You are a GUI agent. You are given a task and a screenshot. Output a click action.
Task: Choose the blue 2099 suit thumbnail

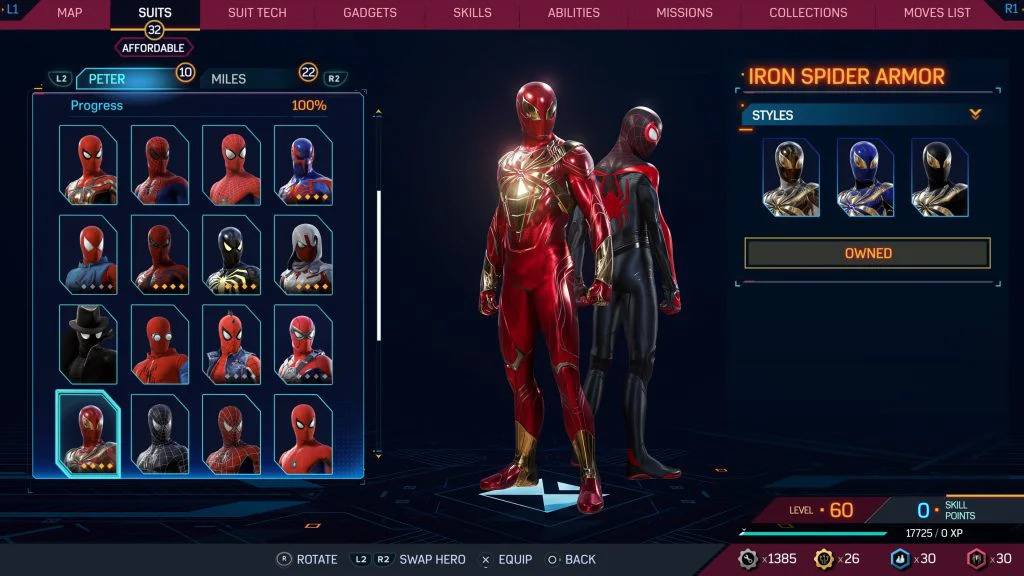[x=302, y=165]
